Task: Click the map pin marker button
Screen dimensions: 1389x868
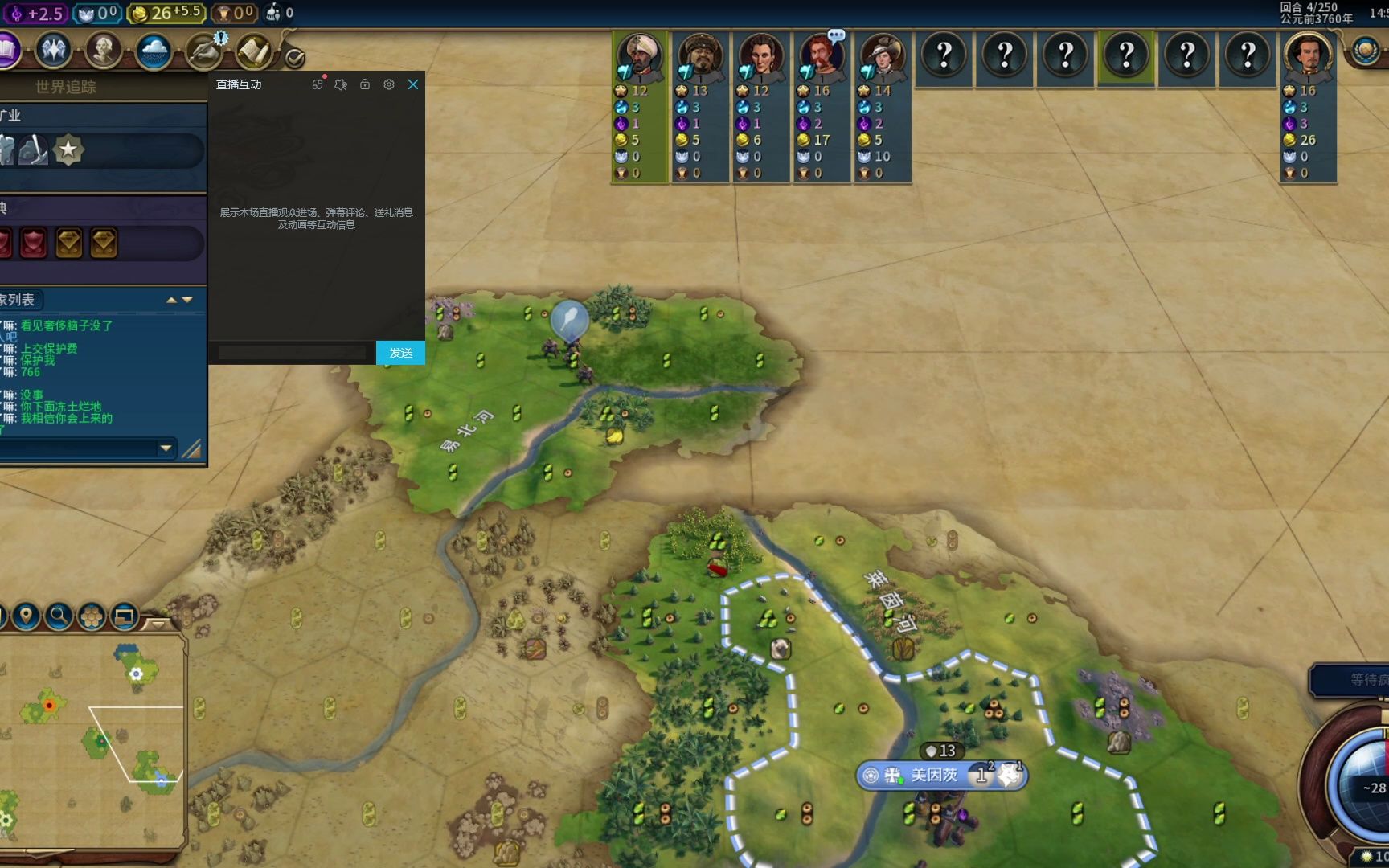Action: pyautogui.click(x=26, y=616)
